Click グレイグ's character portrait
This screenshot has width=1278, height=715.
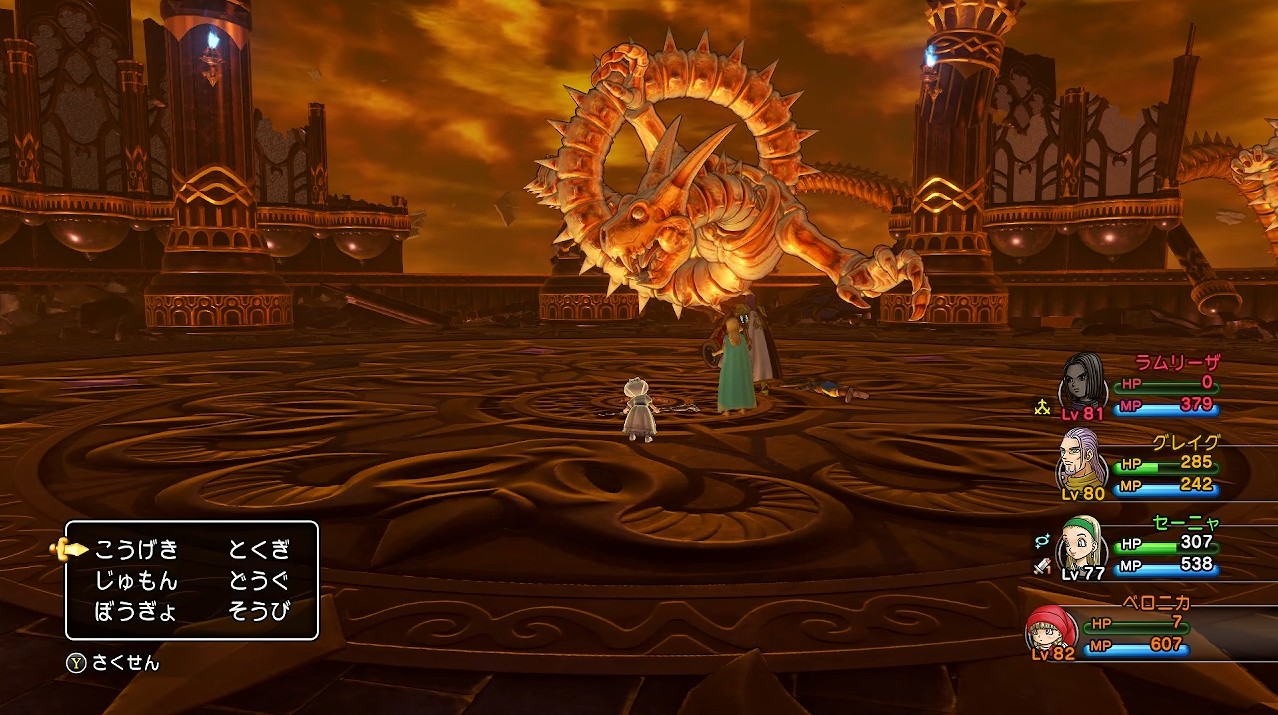tap(1084, 459)
